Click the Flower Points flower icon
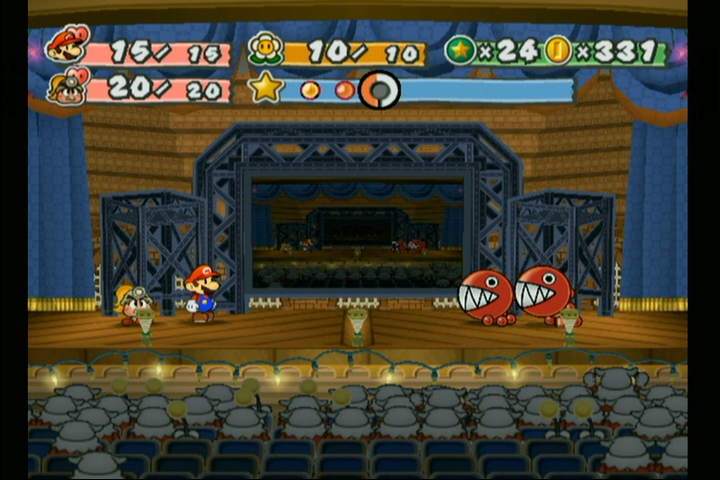The width and height of the screenshot is (720, 480). [x=265, y=48]
